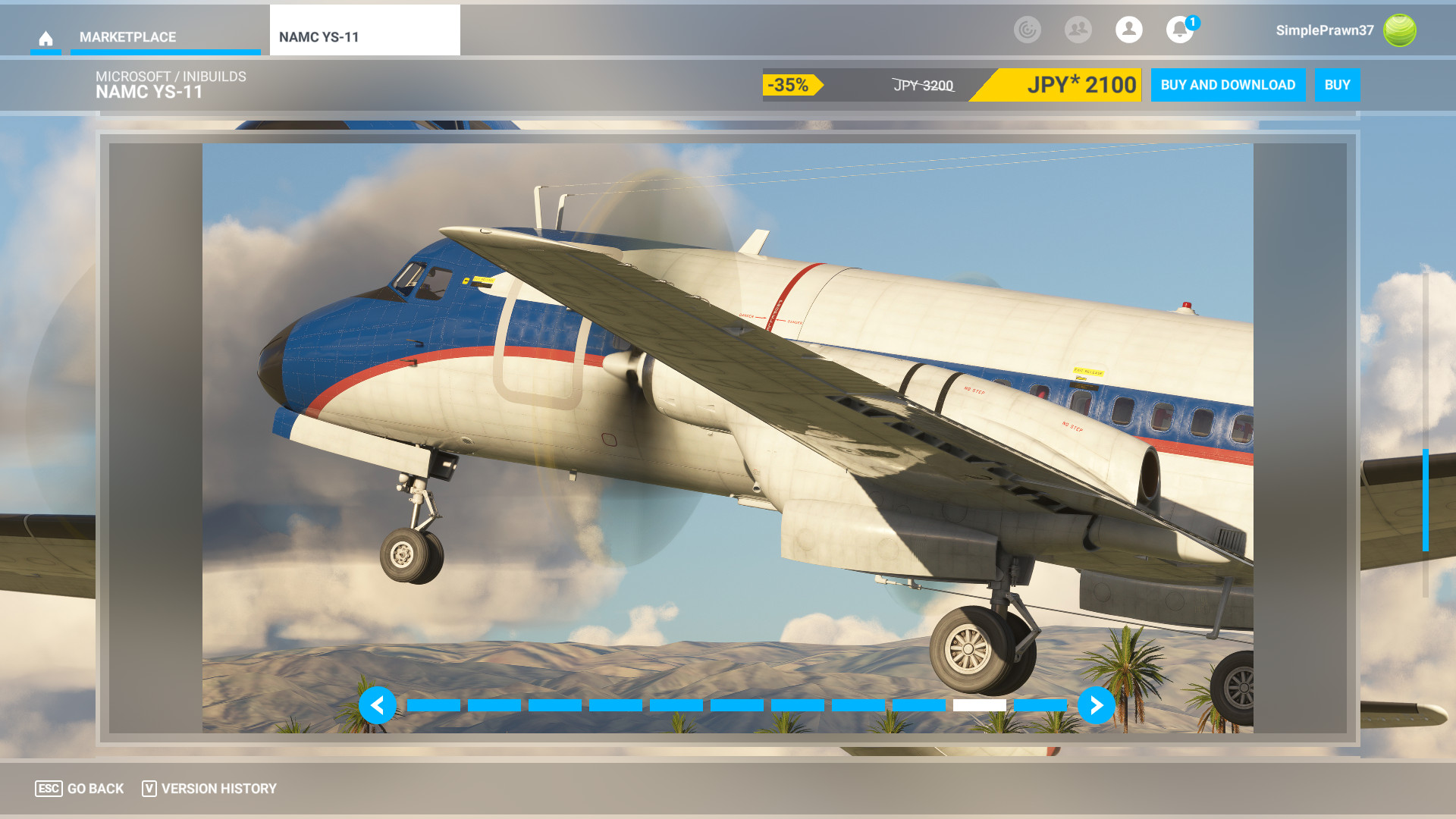Screen dimensions: 1456x819
Task: Select the NAMC YS-11 tab
Action: 364,37
